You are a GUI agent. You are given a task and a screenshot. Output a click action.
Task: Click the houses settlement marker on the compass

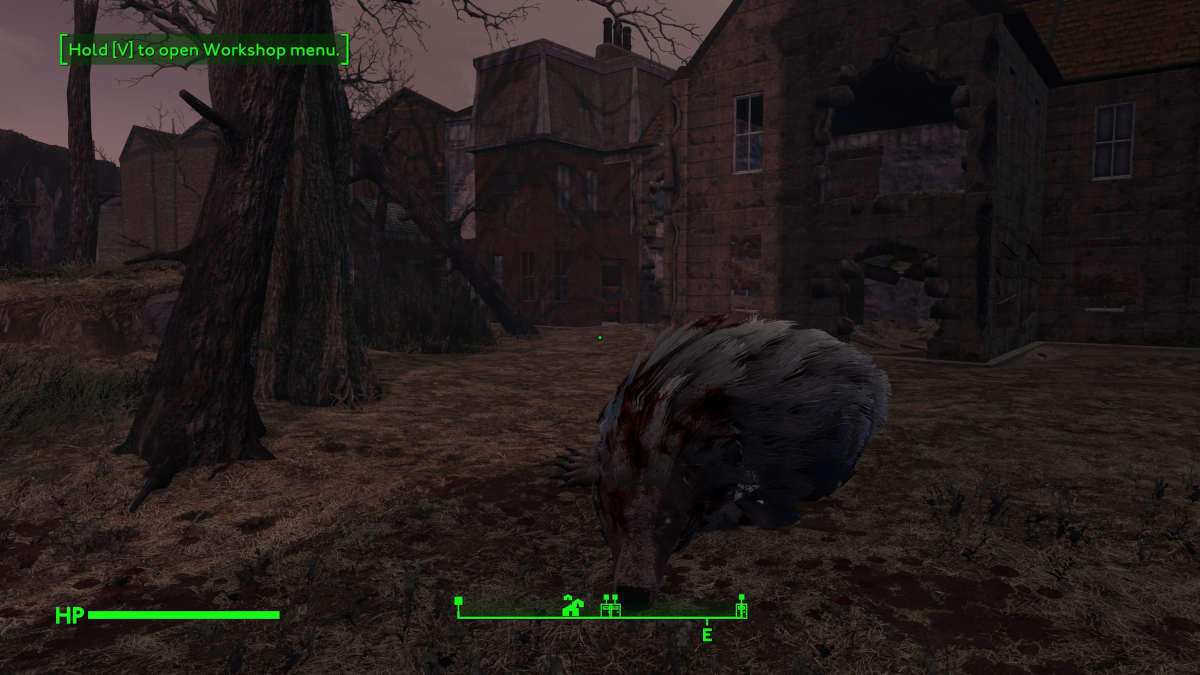click(572, 605)
